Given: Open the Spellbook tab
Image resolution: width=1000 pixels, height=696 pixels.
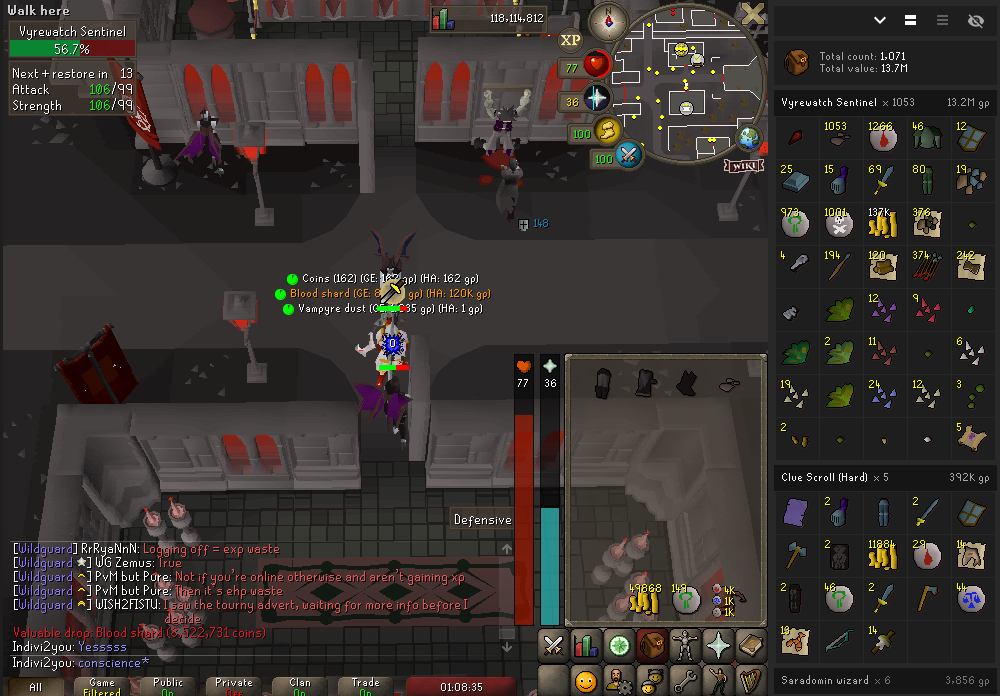Looking at the screenshot, I should (749, 646).
